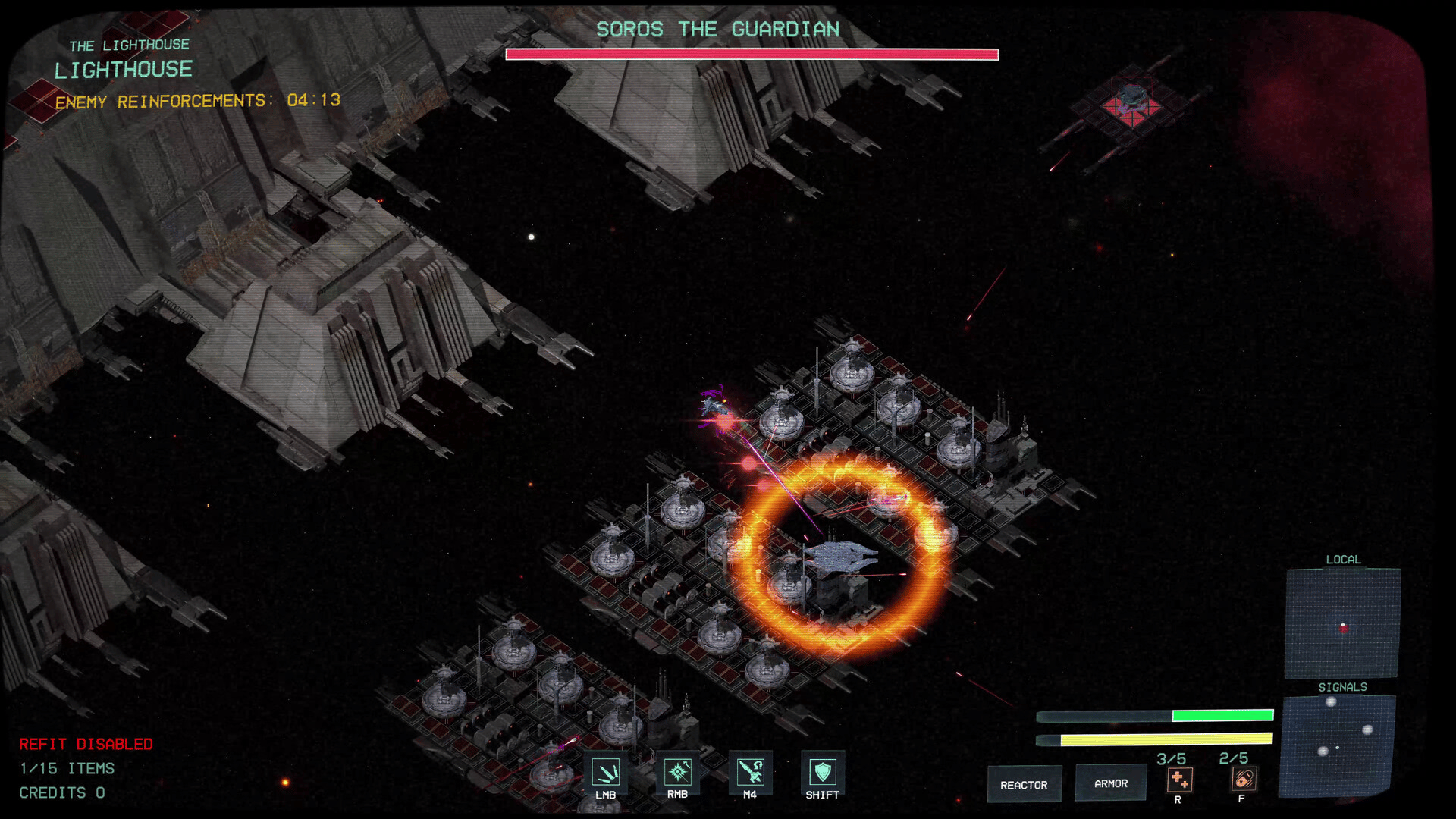
Task: Use the repair plus-signs consumable icon
Action: [x=1179, y=780]
